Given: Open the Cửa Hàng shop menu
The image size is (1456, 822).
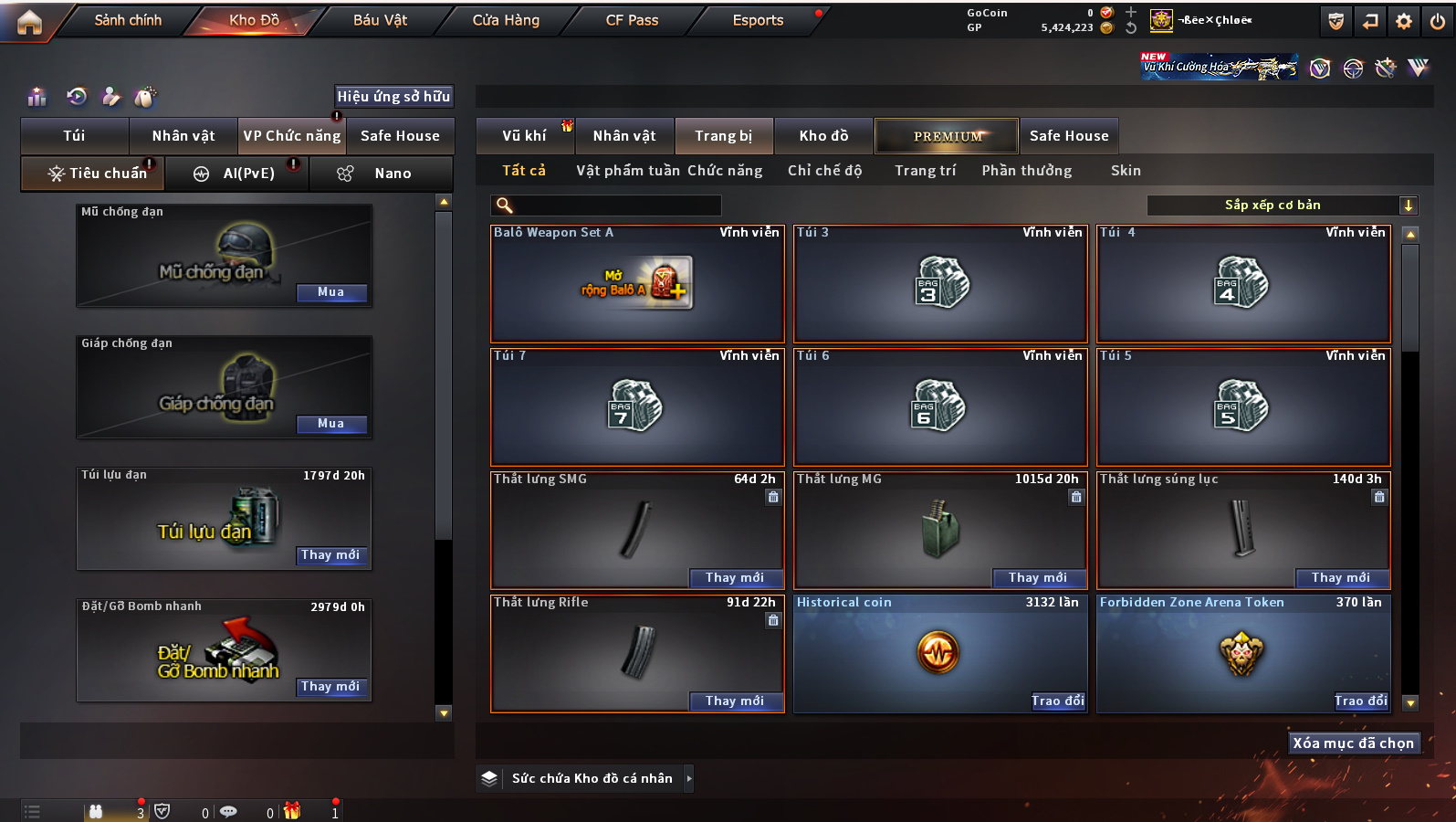Looking at the screenshot, I should coord(506,20).
